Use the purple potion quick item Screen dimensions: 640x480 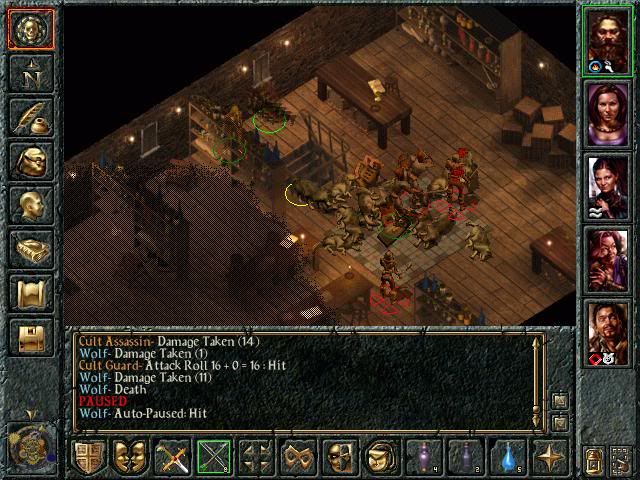coord(424,458)
